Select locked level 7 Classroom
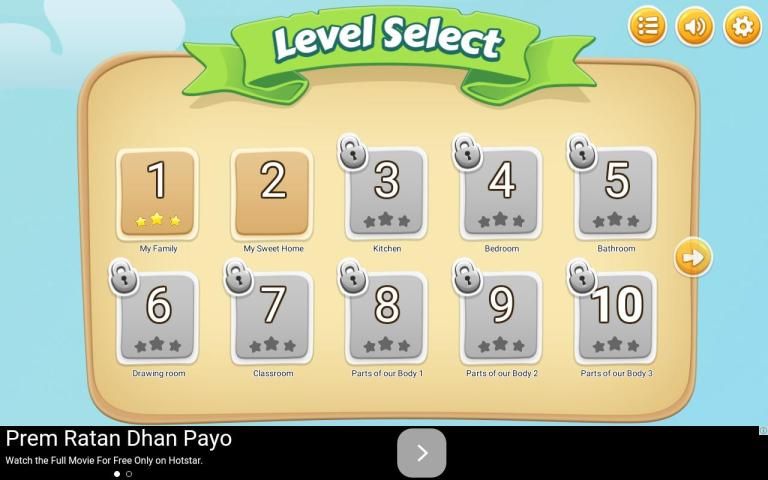 point(272,318)
